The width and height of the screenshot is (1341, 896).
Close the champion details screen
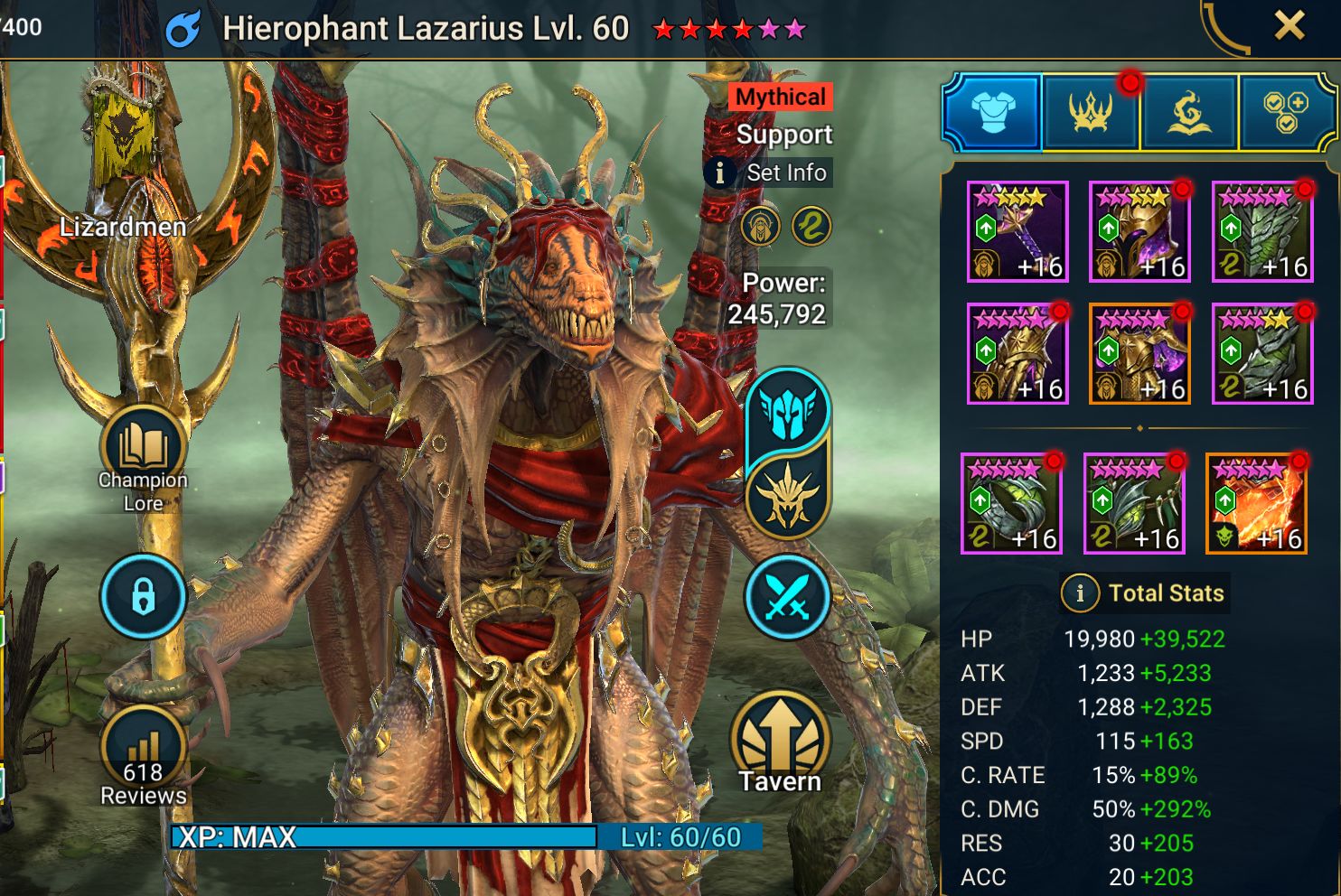click(x=1289, y=26)
